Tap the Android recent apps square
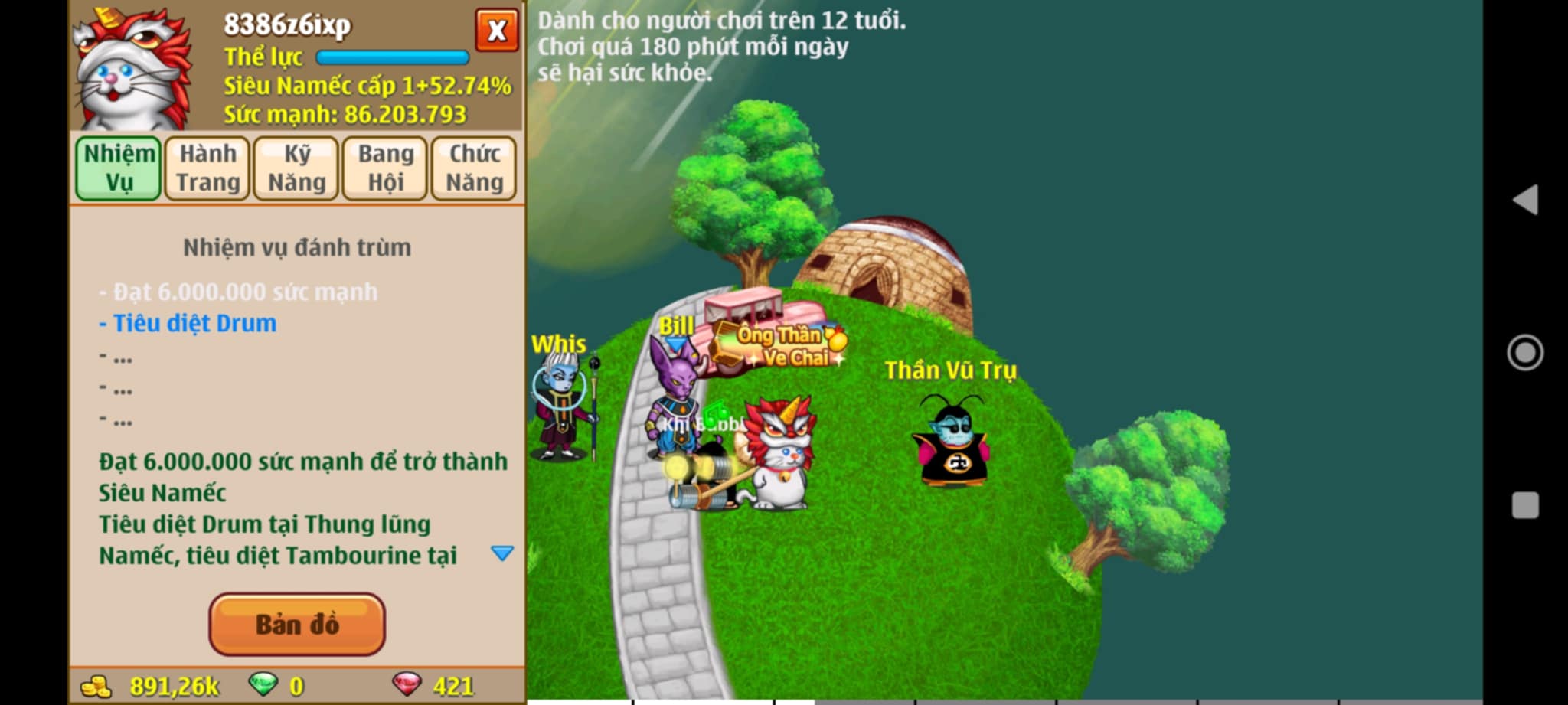Screen dimensions: 1568x705 click(1524, 506)
